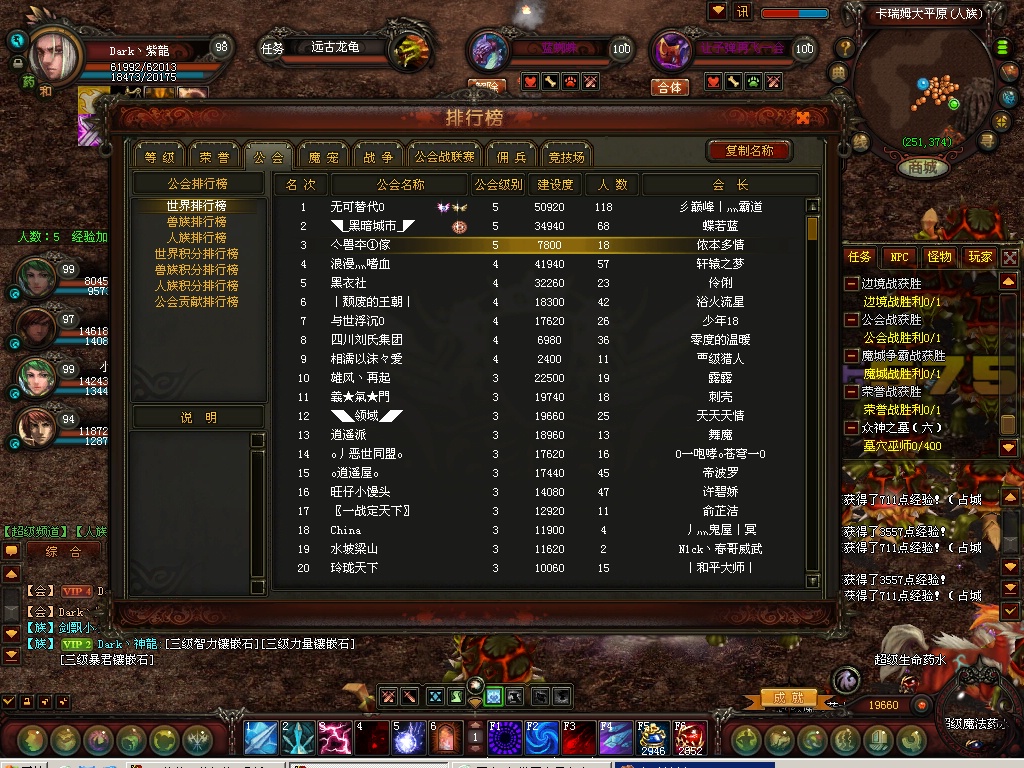Select the 魔宠 tab
The height and width of the screenshot is (768, 1024).
(x=323, y=157)
